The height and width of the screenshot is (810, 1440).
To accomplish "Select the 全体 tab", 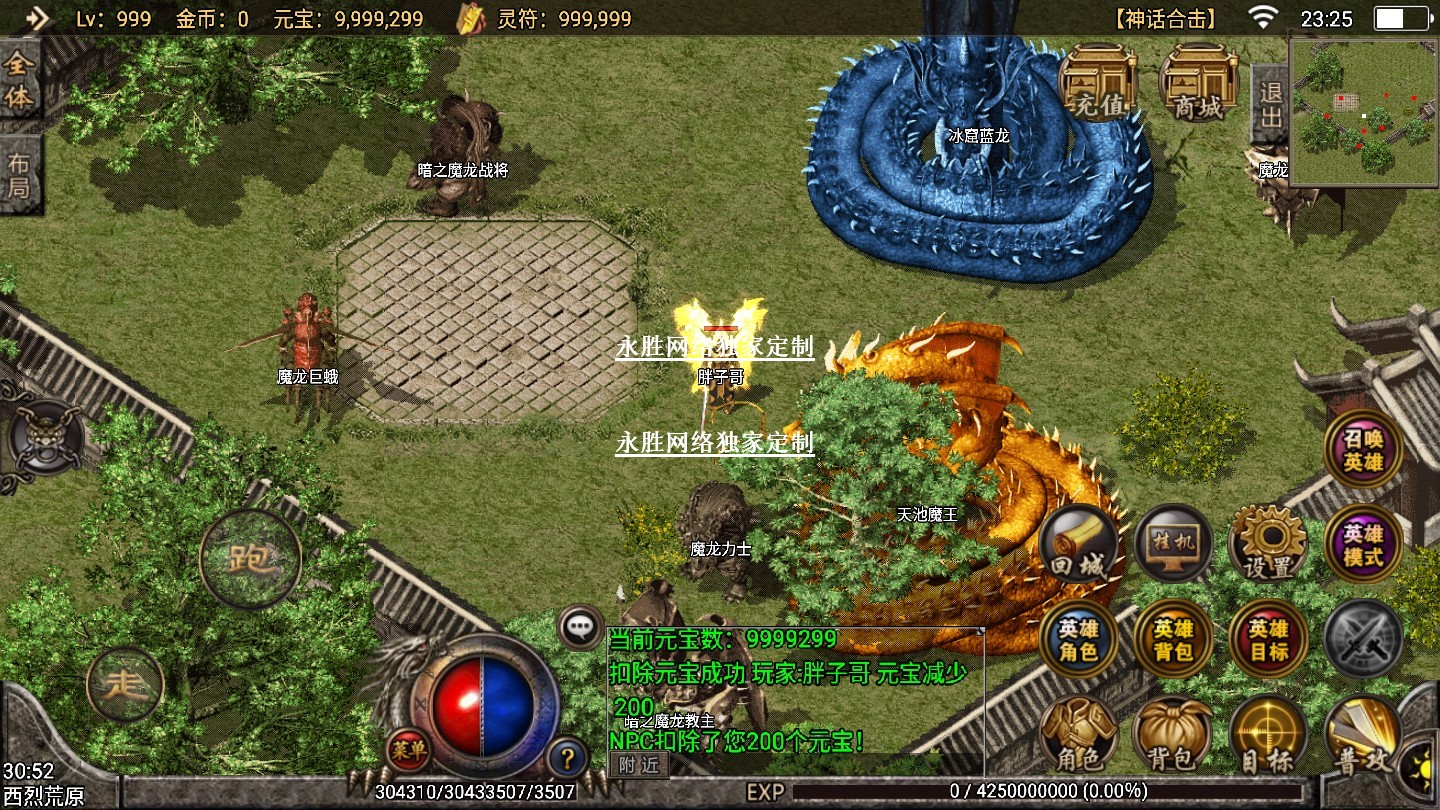I will tap(20, 82).
